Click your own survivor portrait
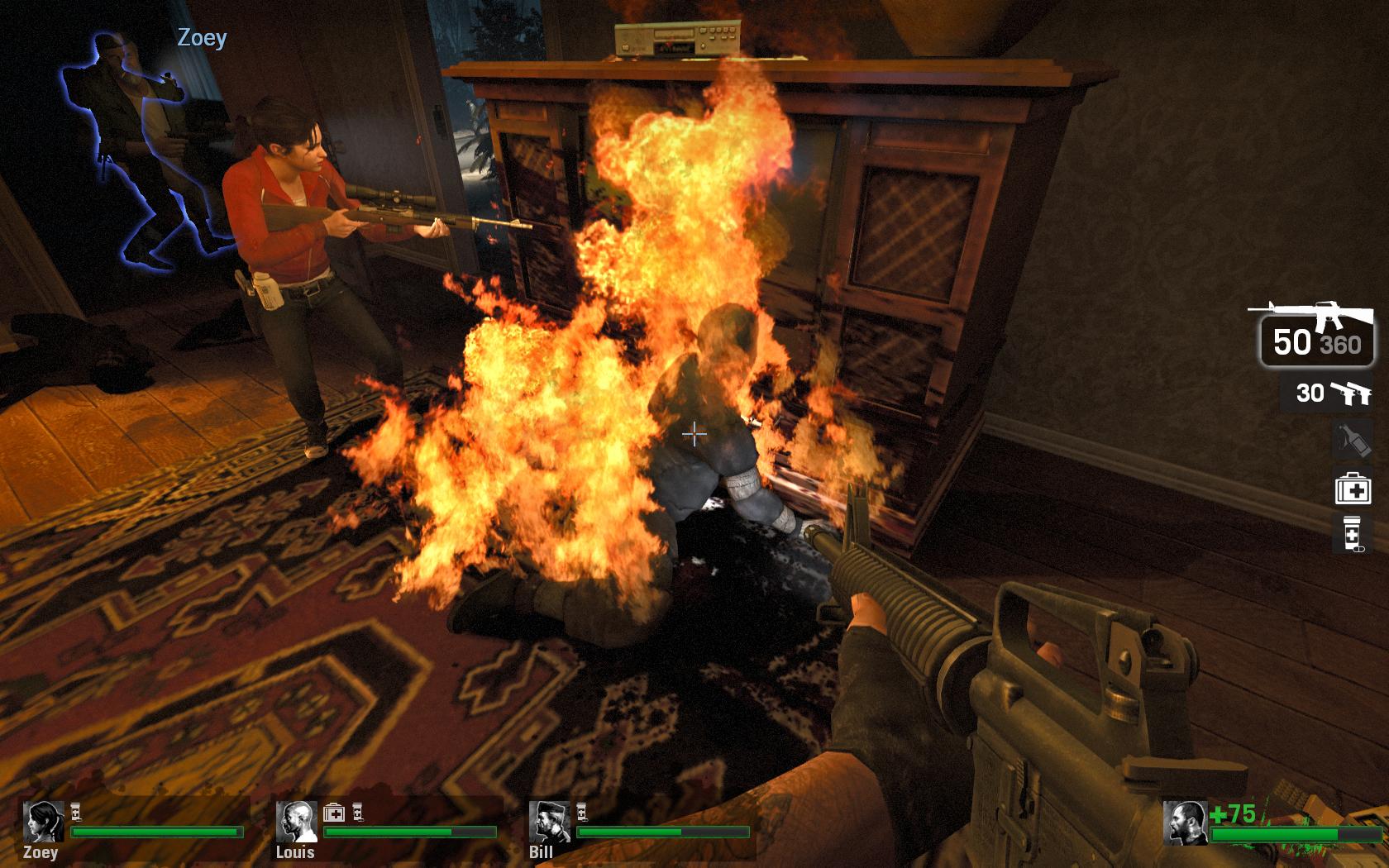The image size is (1389, 868). pos(1184,823)
